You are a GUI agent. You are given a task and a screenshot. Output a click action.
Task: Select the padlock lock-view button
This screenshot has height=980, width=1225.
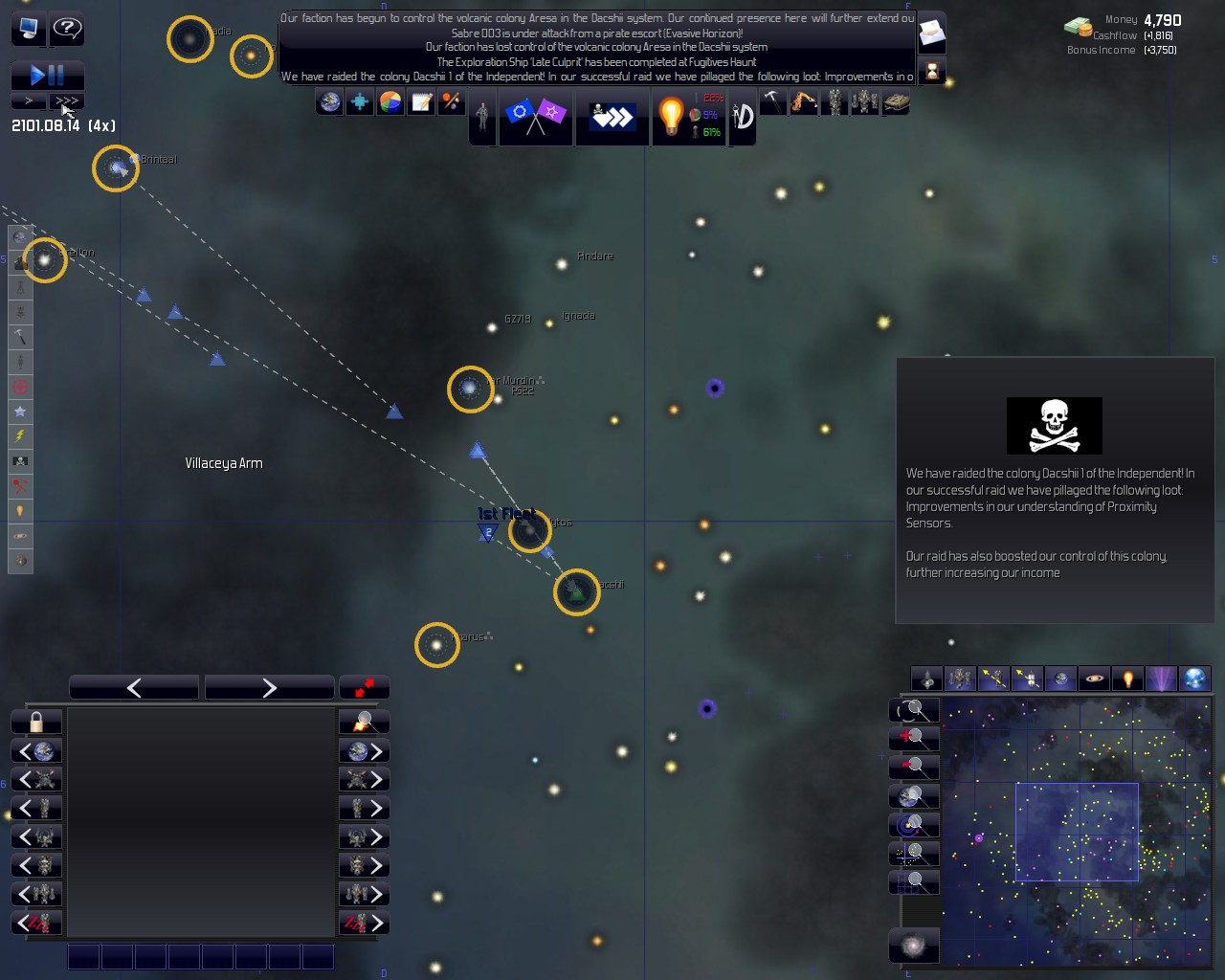point(36,722)
